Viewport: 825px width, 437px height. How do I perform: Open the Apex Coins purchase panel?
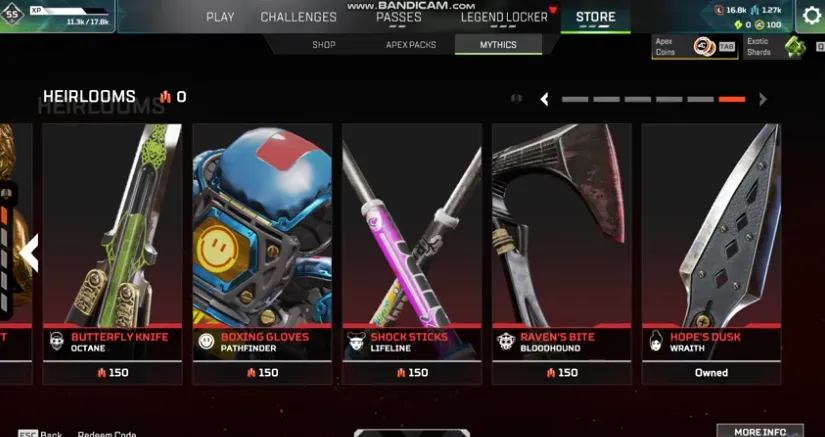point(692,46)
